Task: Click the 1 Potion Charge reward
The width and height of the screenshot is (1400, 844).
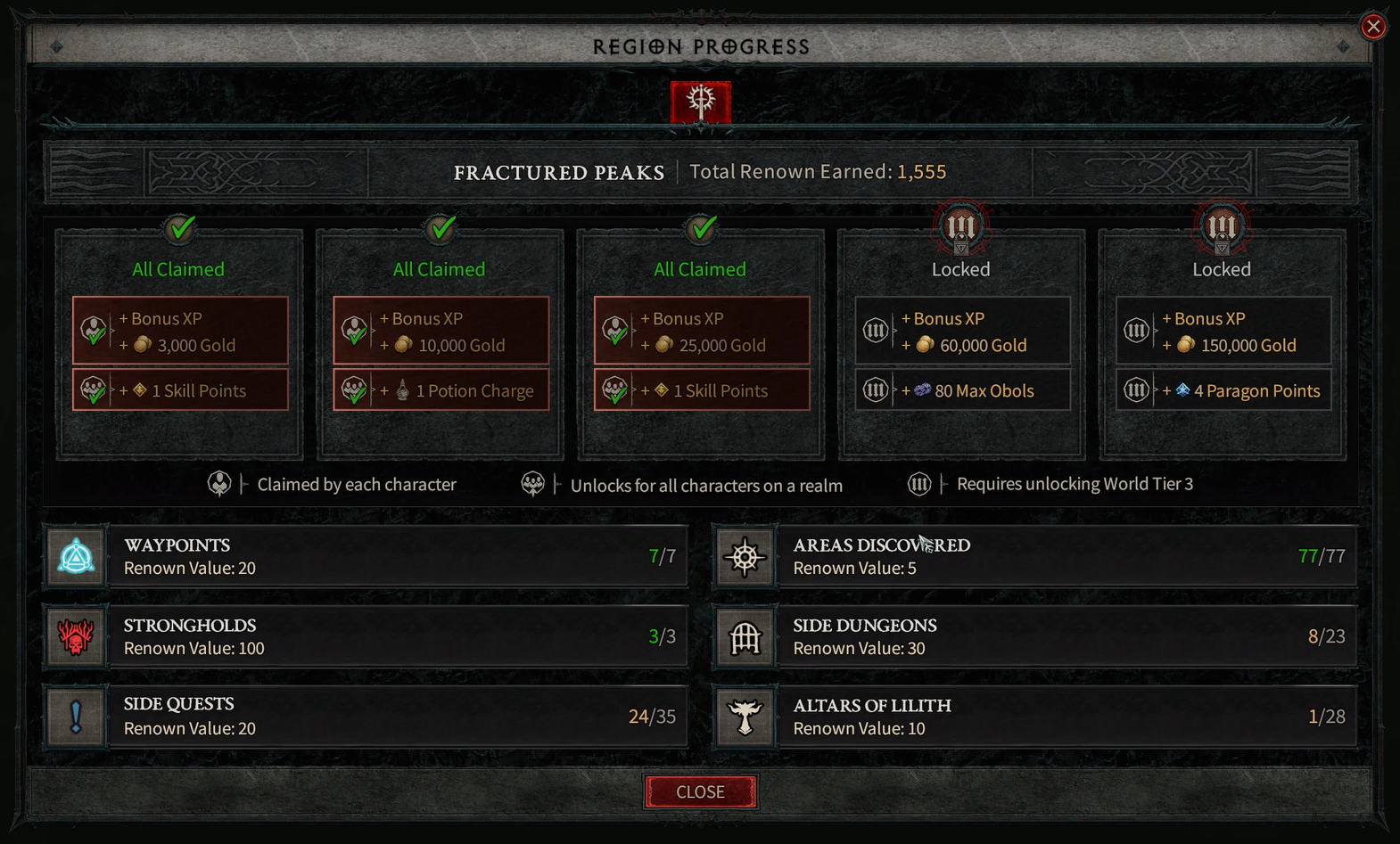Action: (441, 390)
